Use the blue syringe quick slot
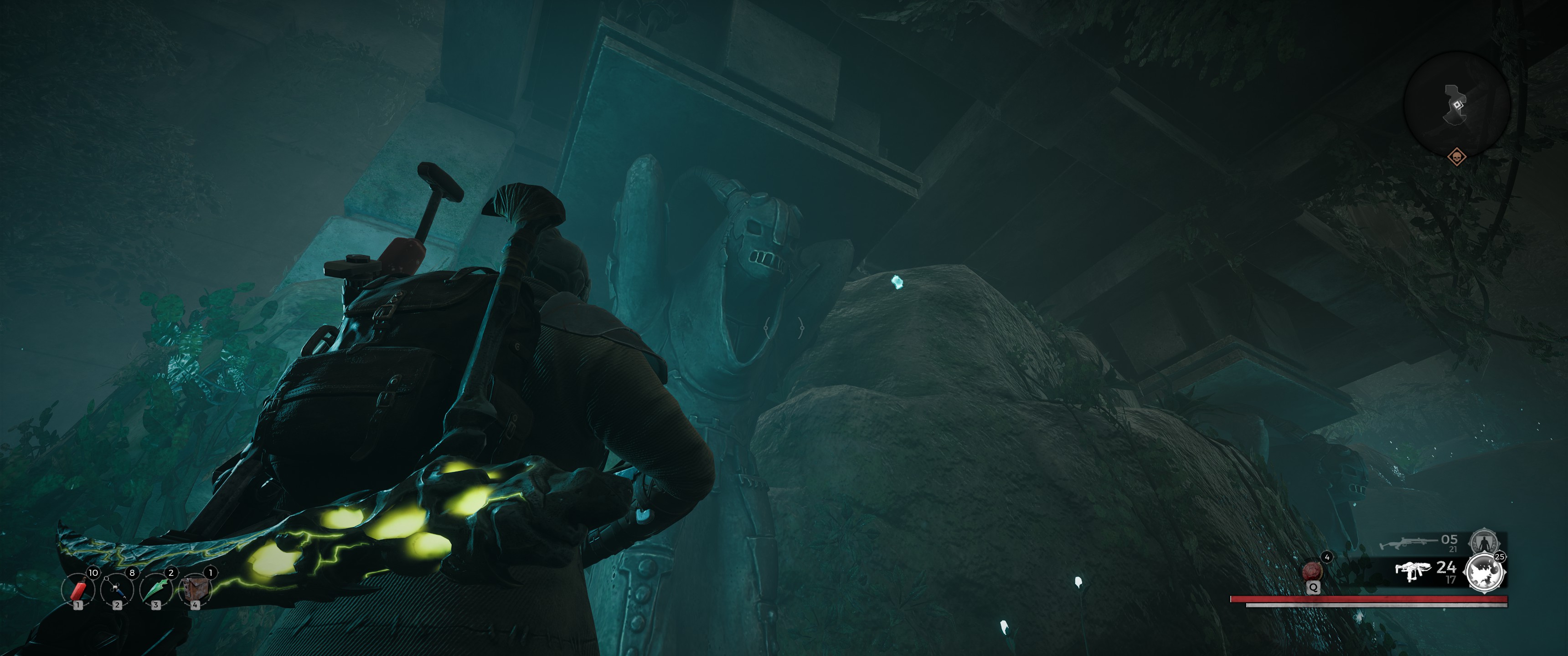The width and height of the screenshot is (1568, 656). (117, 589)
